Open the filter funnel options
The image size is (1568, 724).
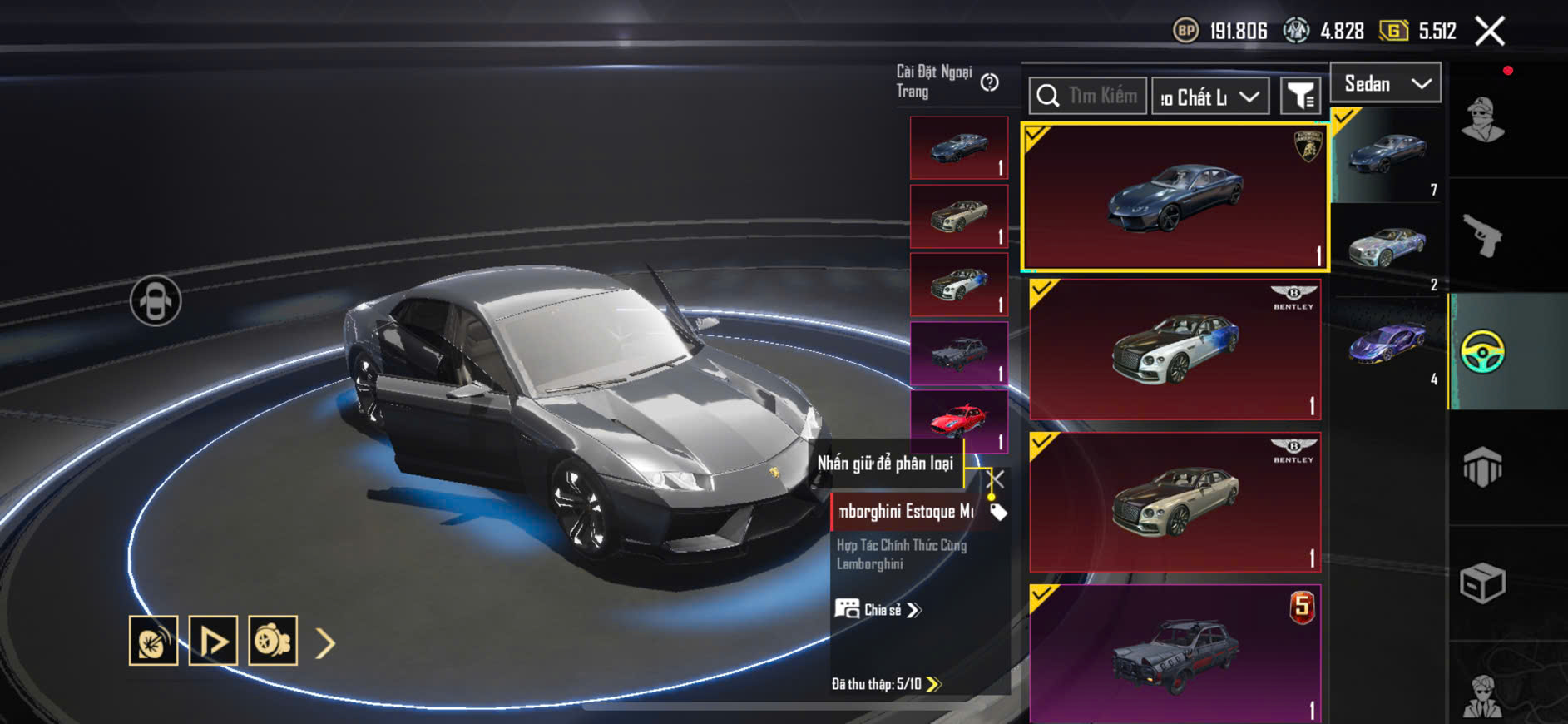coord(1299,97)
